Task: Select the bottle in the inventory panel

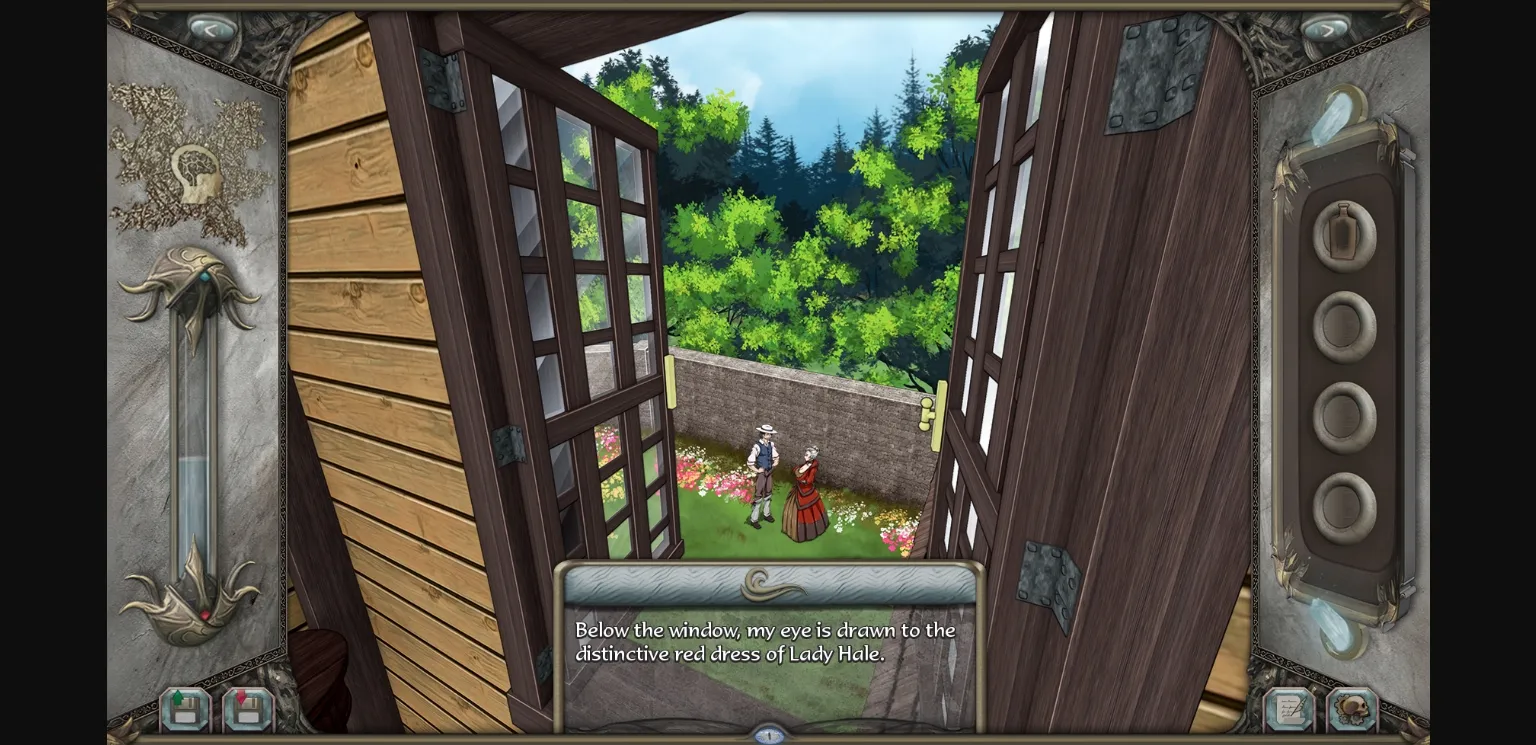Action: coord(1343,233)
